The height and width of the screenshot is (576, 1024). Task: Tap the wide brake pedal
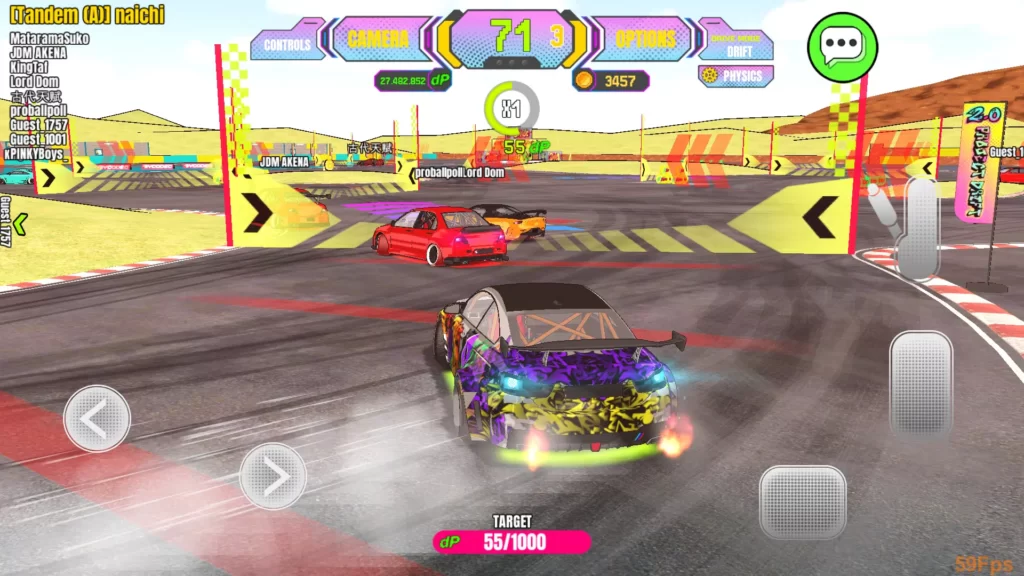[802, 501]
